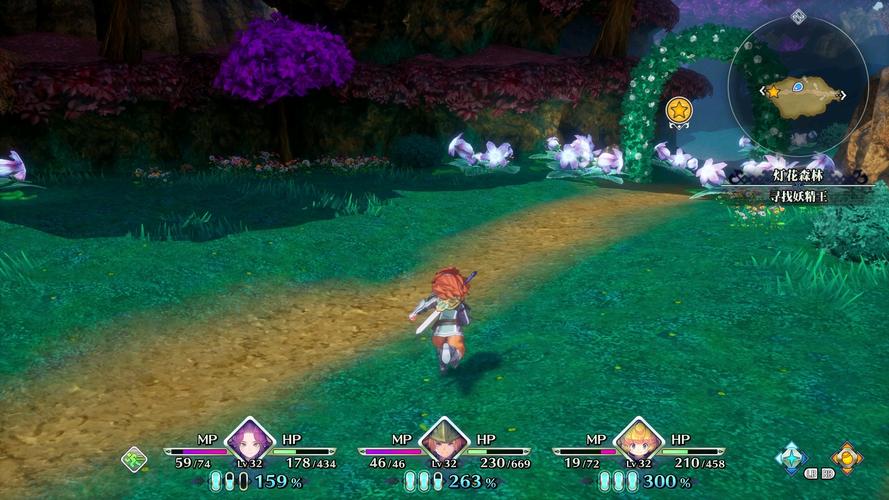
Task: Select the purple-haired character portrait
Action: [x=249, y=439]
